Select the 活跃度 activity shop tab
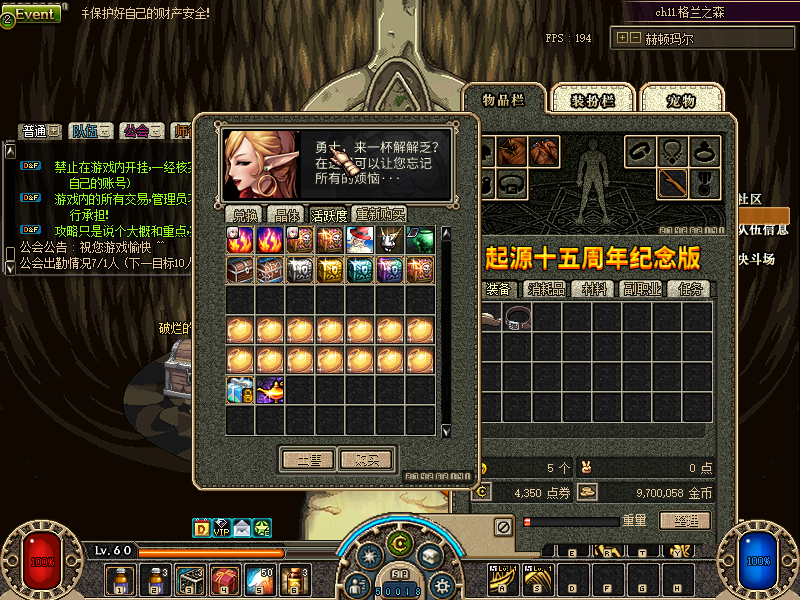The image size is (800, 600). coord(329,214)
